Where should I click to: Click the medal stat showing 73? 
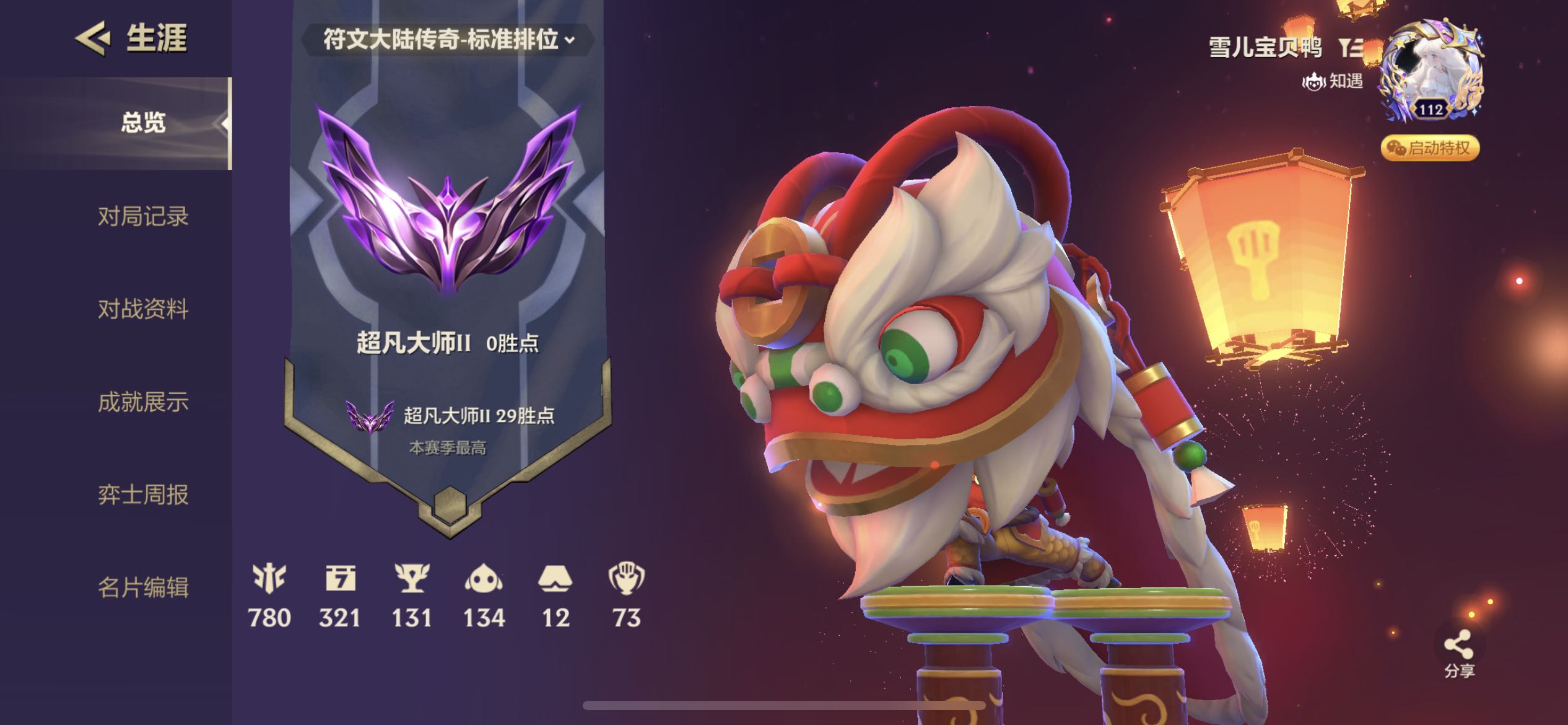626,595
